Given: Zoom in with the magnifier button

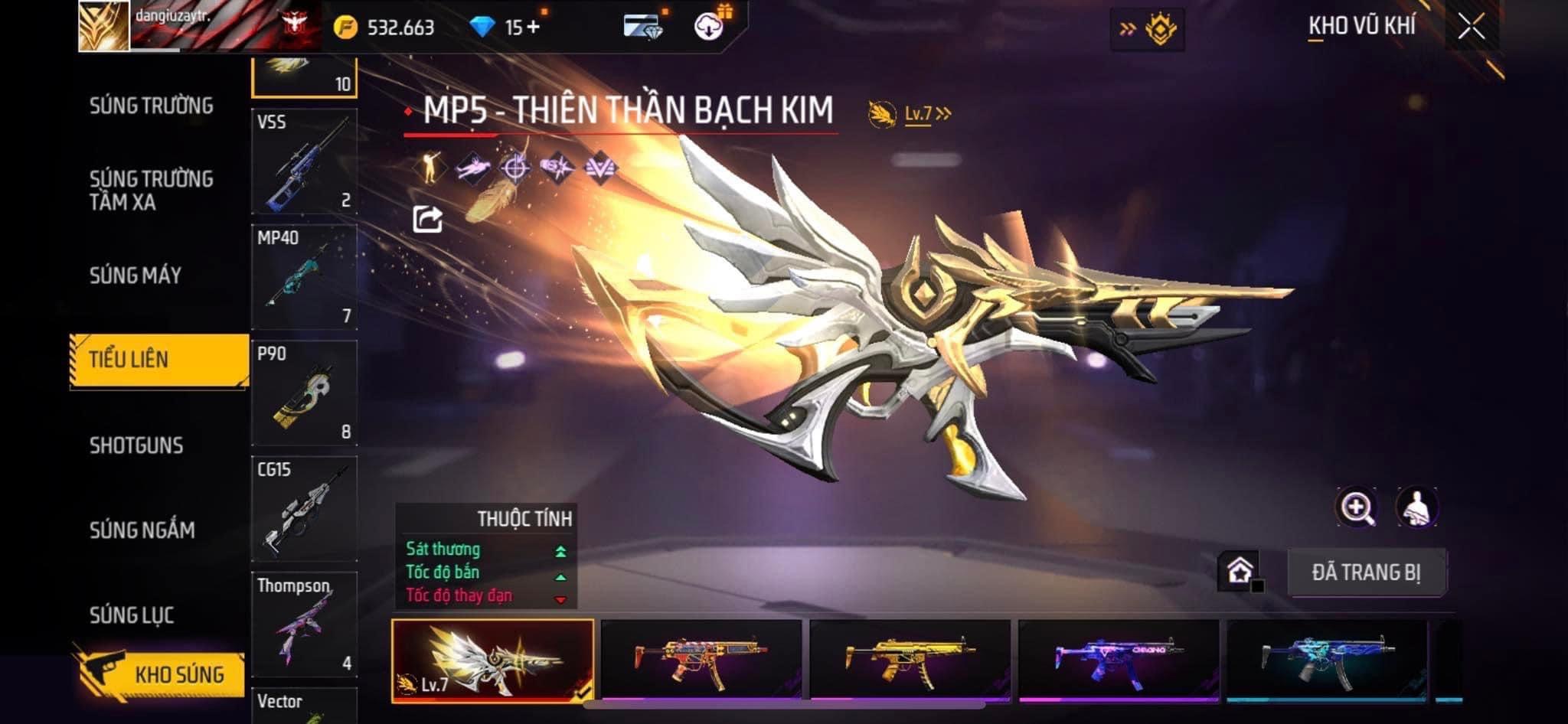Looking at the screenshot, I should (x=1356, y=507).
